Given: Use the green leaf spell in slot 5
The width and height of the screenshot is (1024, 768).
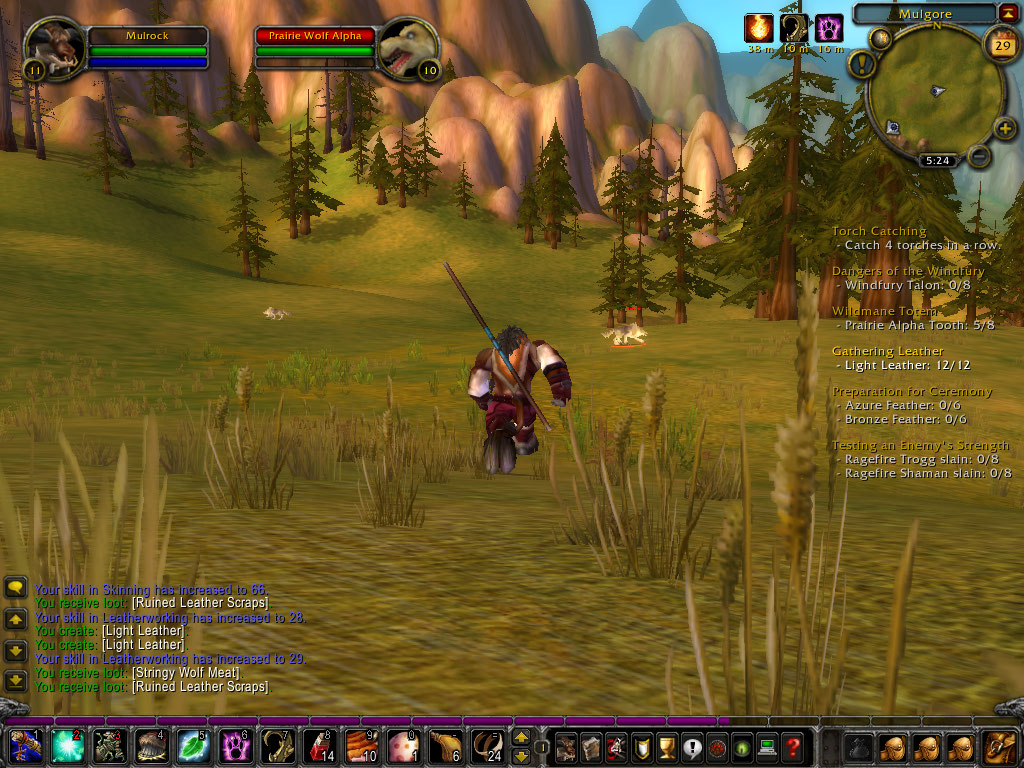Looking at the screenshot, I should [x=193, y=747].
